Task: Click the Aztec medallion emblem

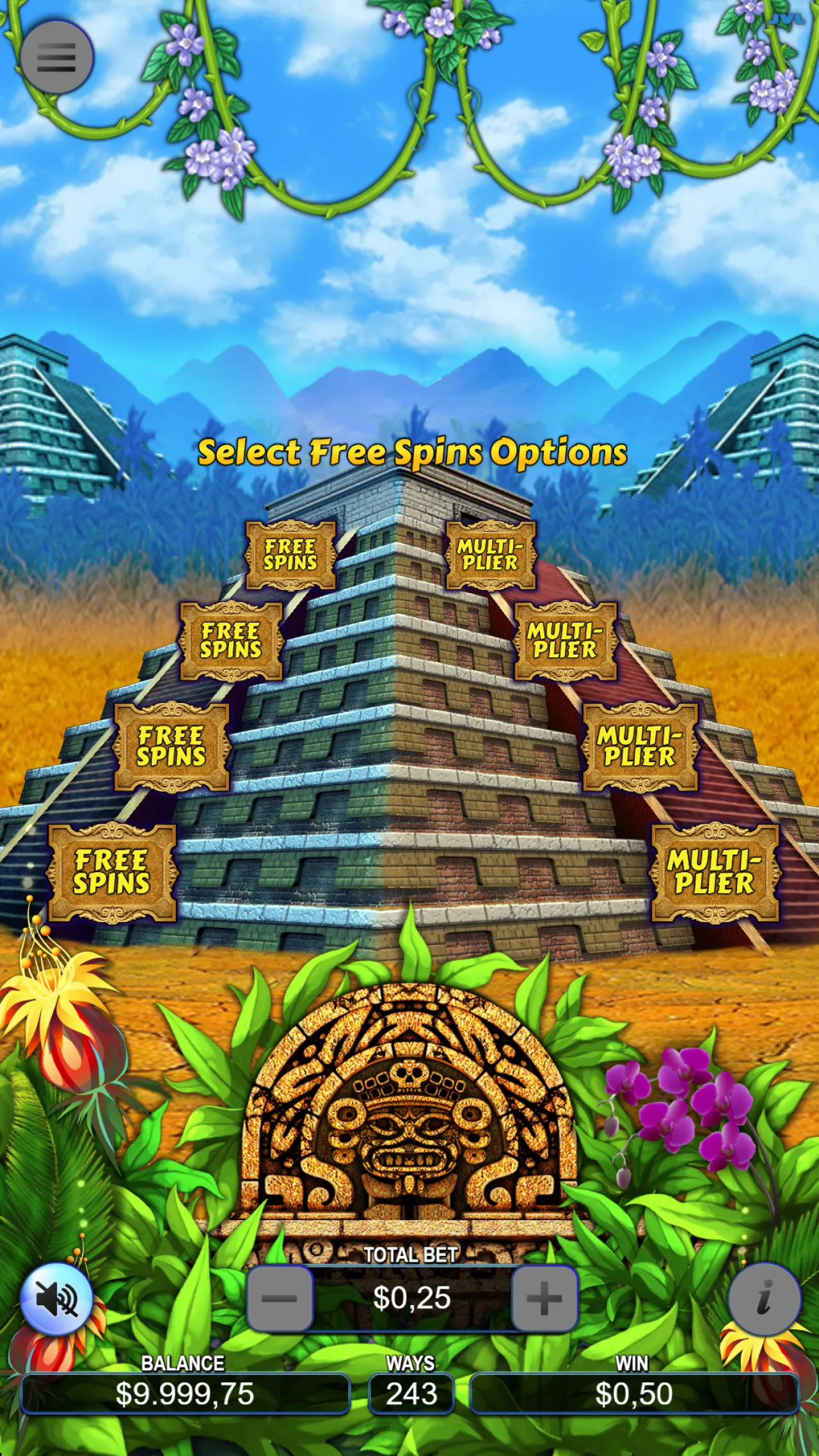Action: click(x=409, y=1120)
